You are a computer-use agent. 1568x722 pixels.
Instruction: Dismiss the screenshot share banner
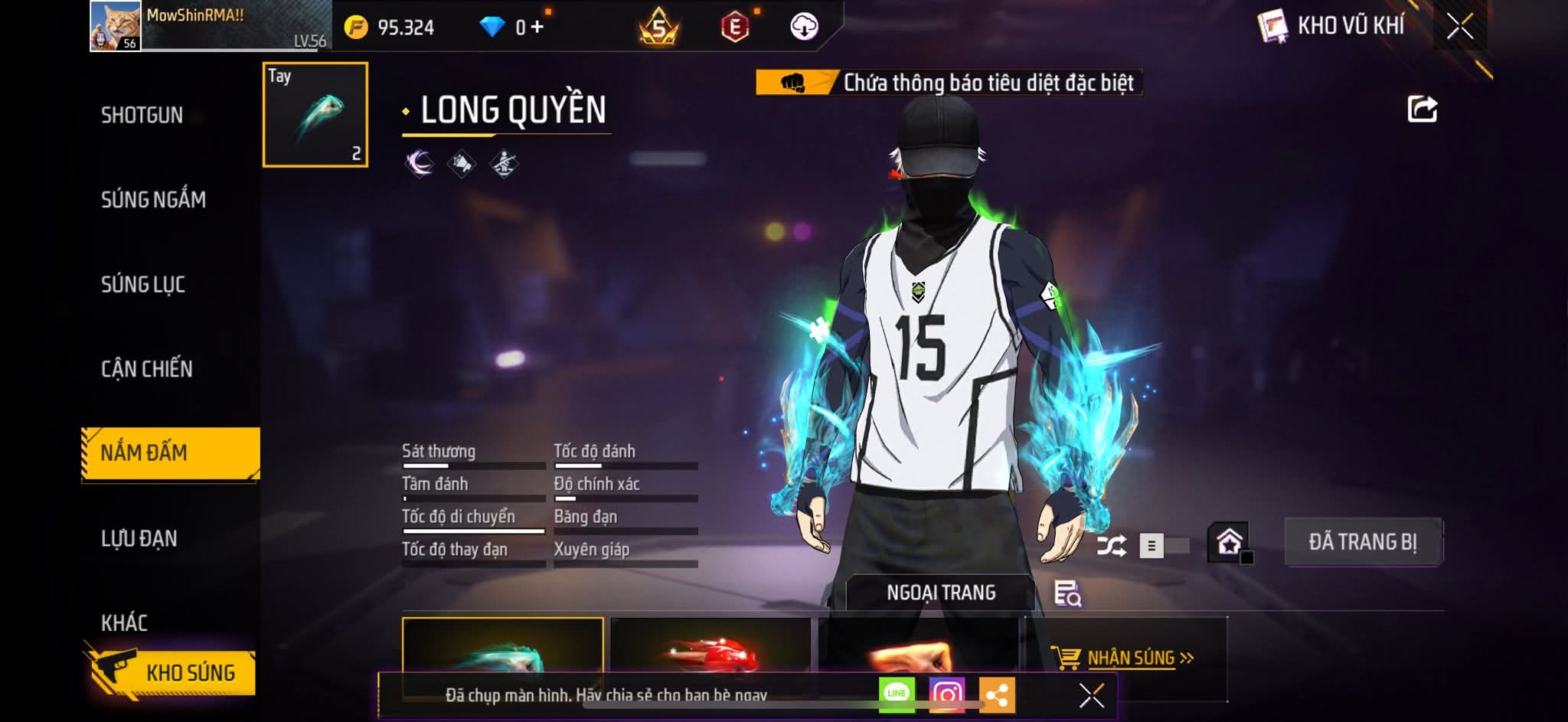tap(1091, 695)
